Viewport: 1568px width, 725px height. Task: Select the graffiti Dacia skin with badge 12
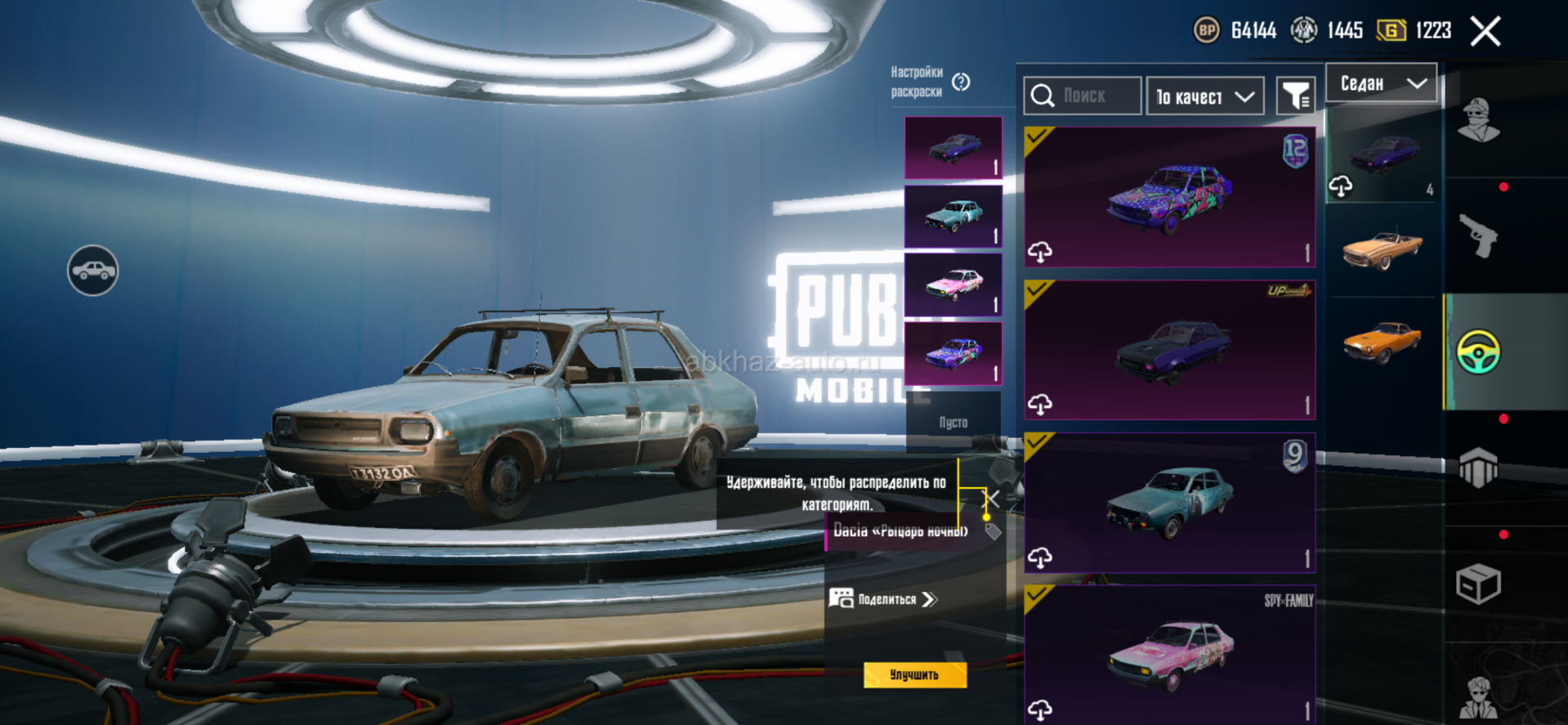[1169, 197]
